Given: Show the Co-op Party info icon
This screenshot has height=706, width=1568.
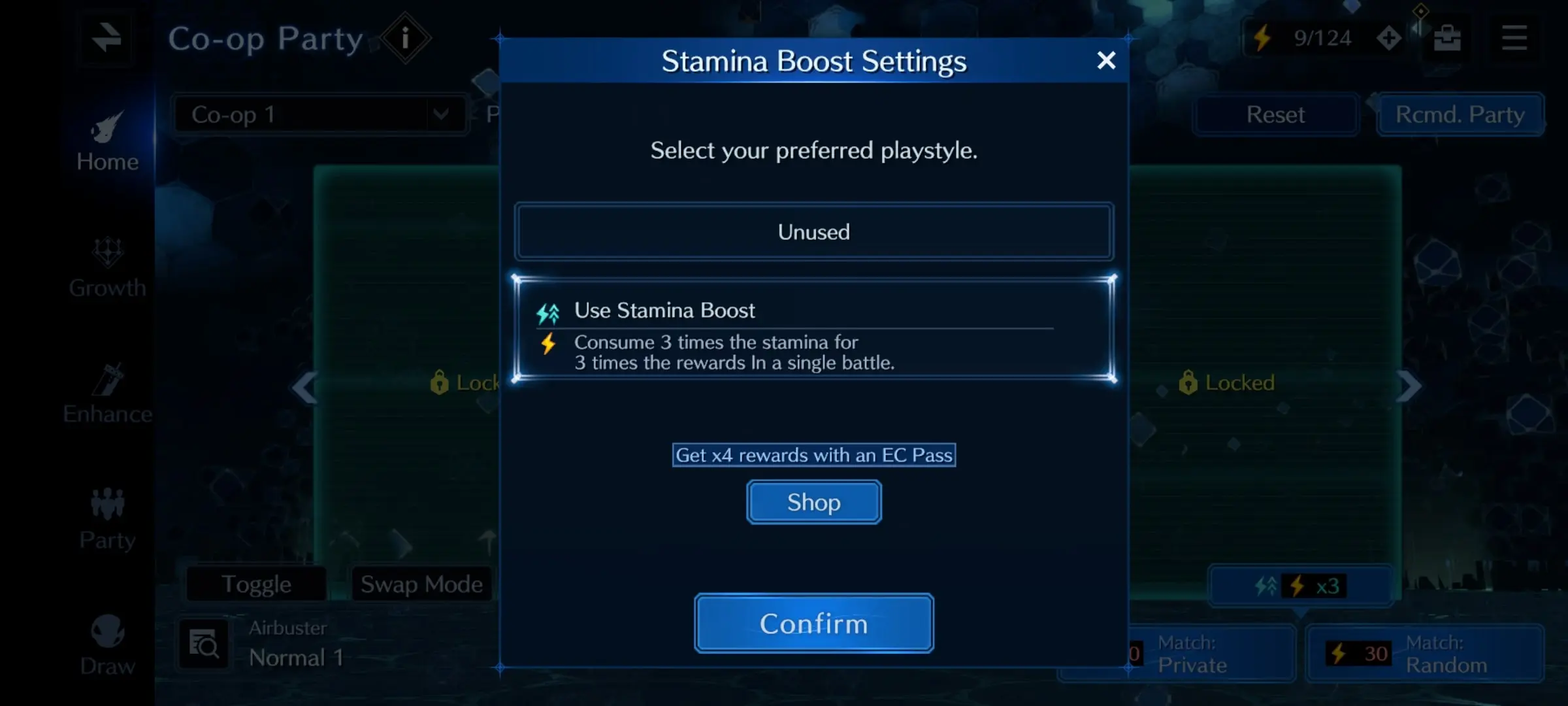Looking at the screenshot, I should pyautogui.click(x=405, y=39).
